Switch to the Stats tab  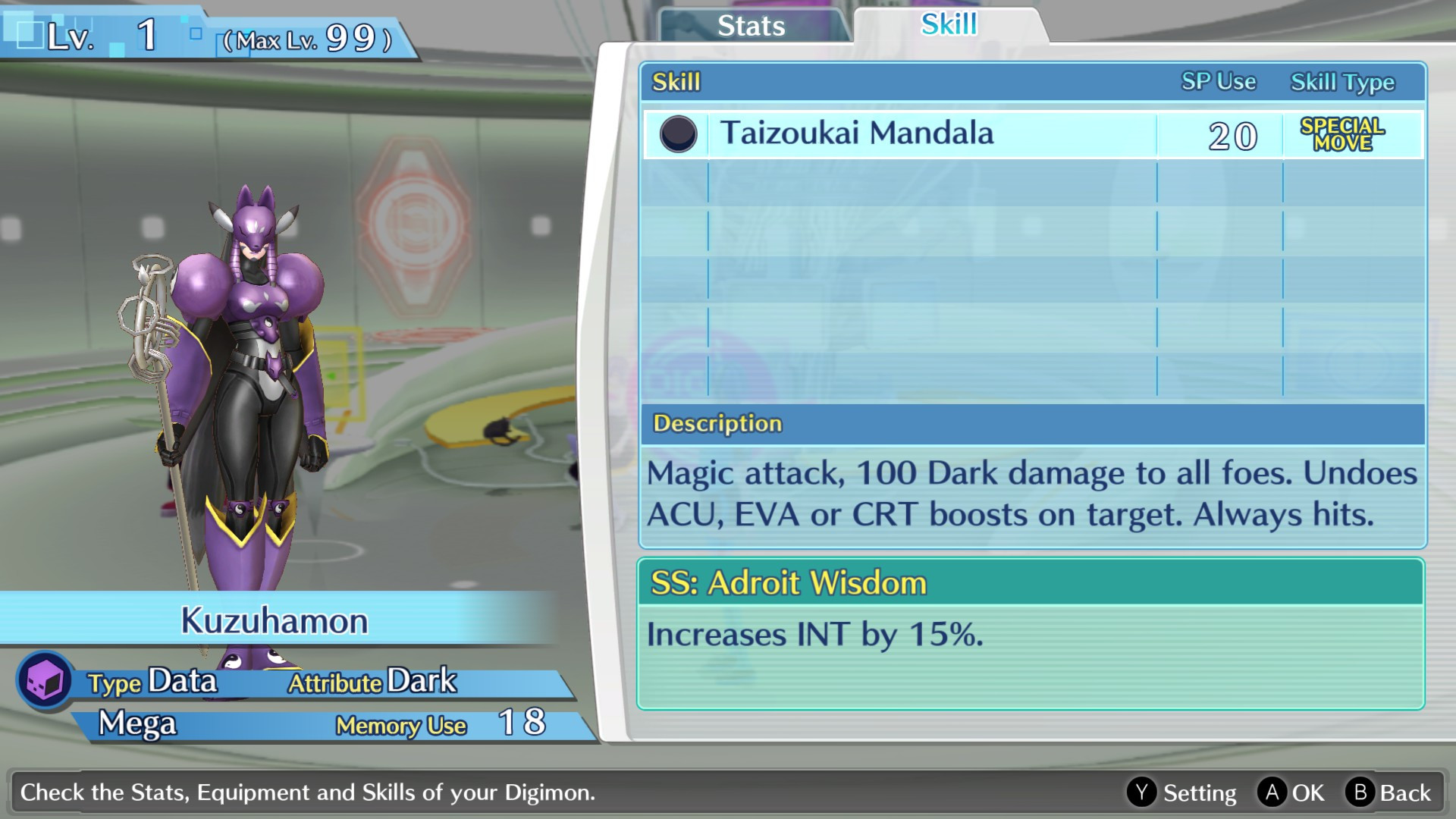click(x=749, y=26)
